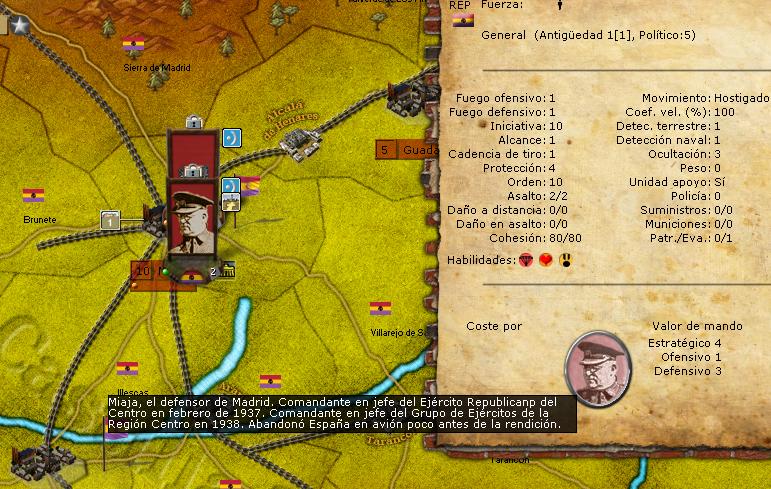Viewport: 771px width, 489px height.
Task: Click the star button on the map edge
Action: coord(20,28)
